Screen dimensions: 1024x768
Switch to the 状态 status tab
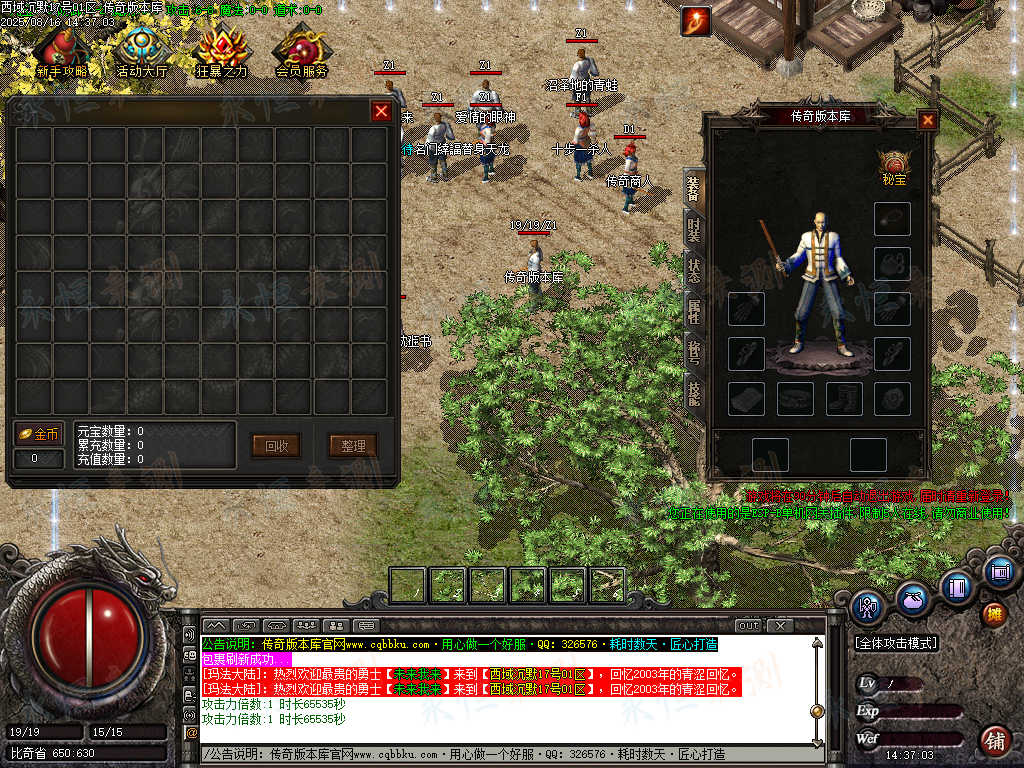point(693,270)
